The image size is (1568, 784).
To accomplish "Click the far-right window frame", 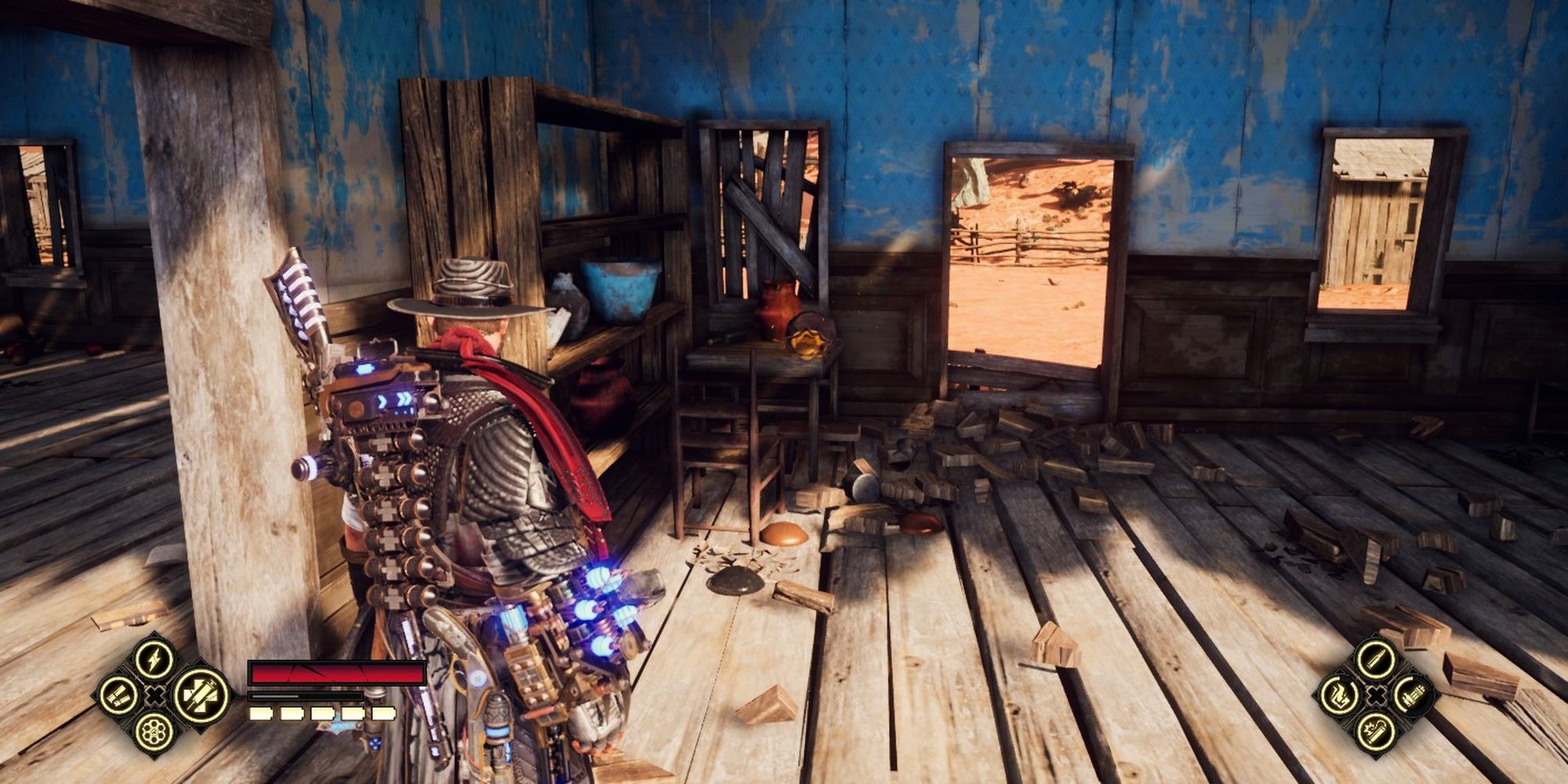I will (x=1380, y=220).
